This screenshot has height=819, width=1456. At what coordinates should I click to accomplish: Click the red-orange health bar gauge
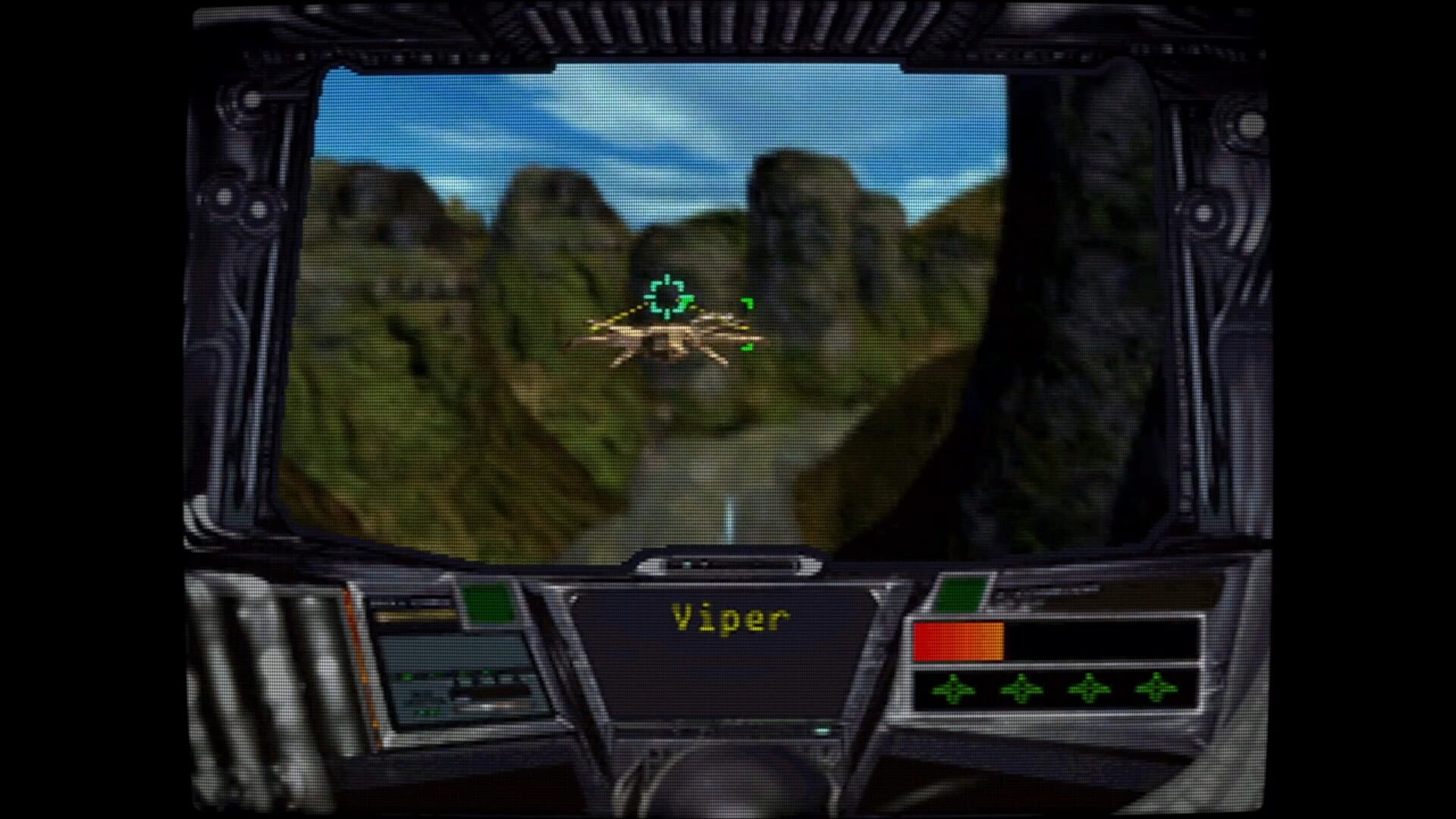959,641
